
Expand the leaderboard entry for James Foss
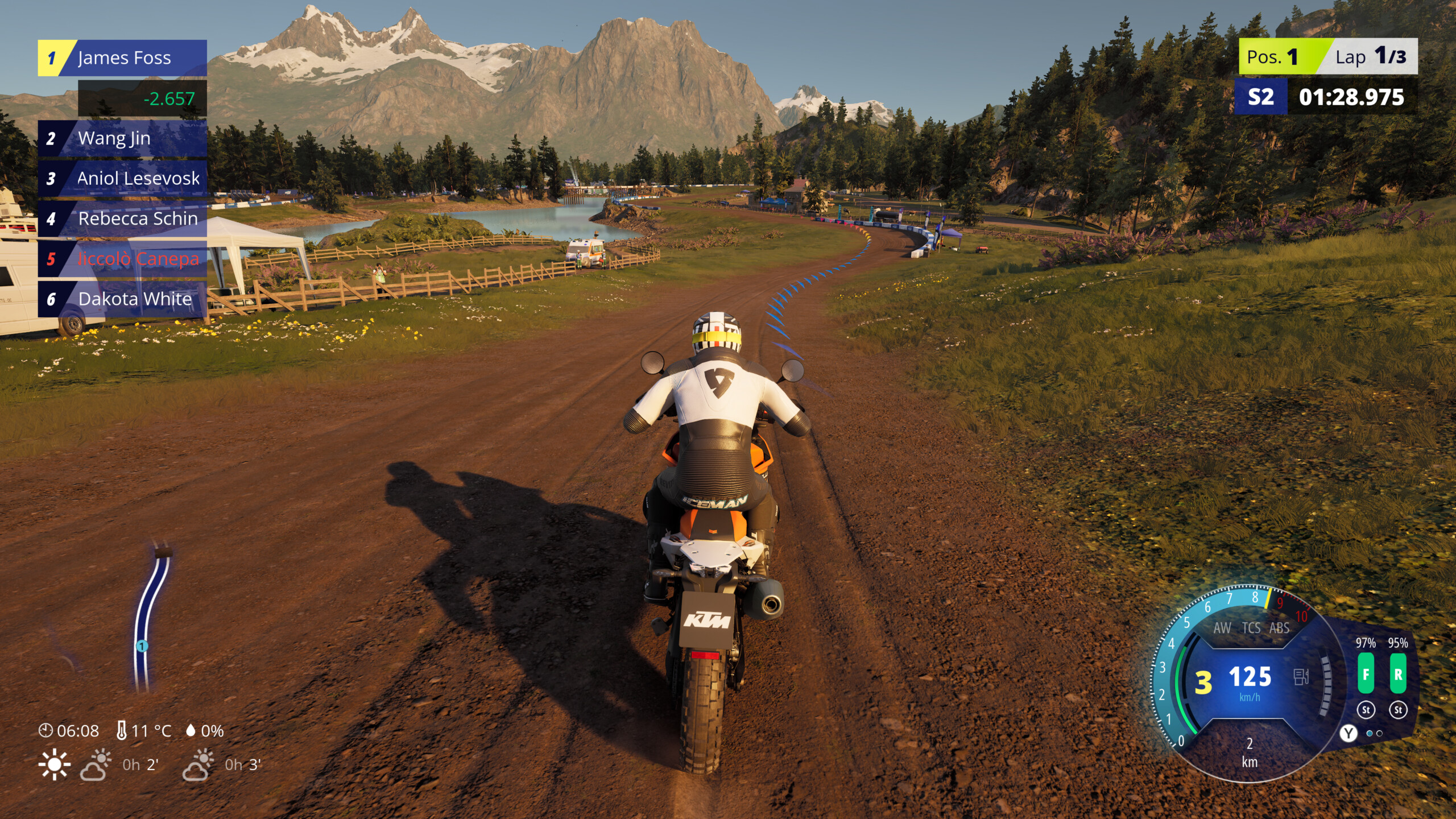[x=122, y=58]
